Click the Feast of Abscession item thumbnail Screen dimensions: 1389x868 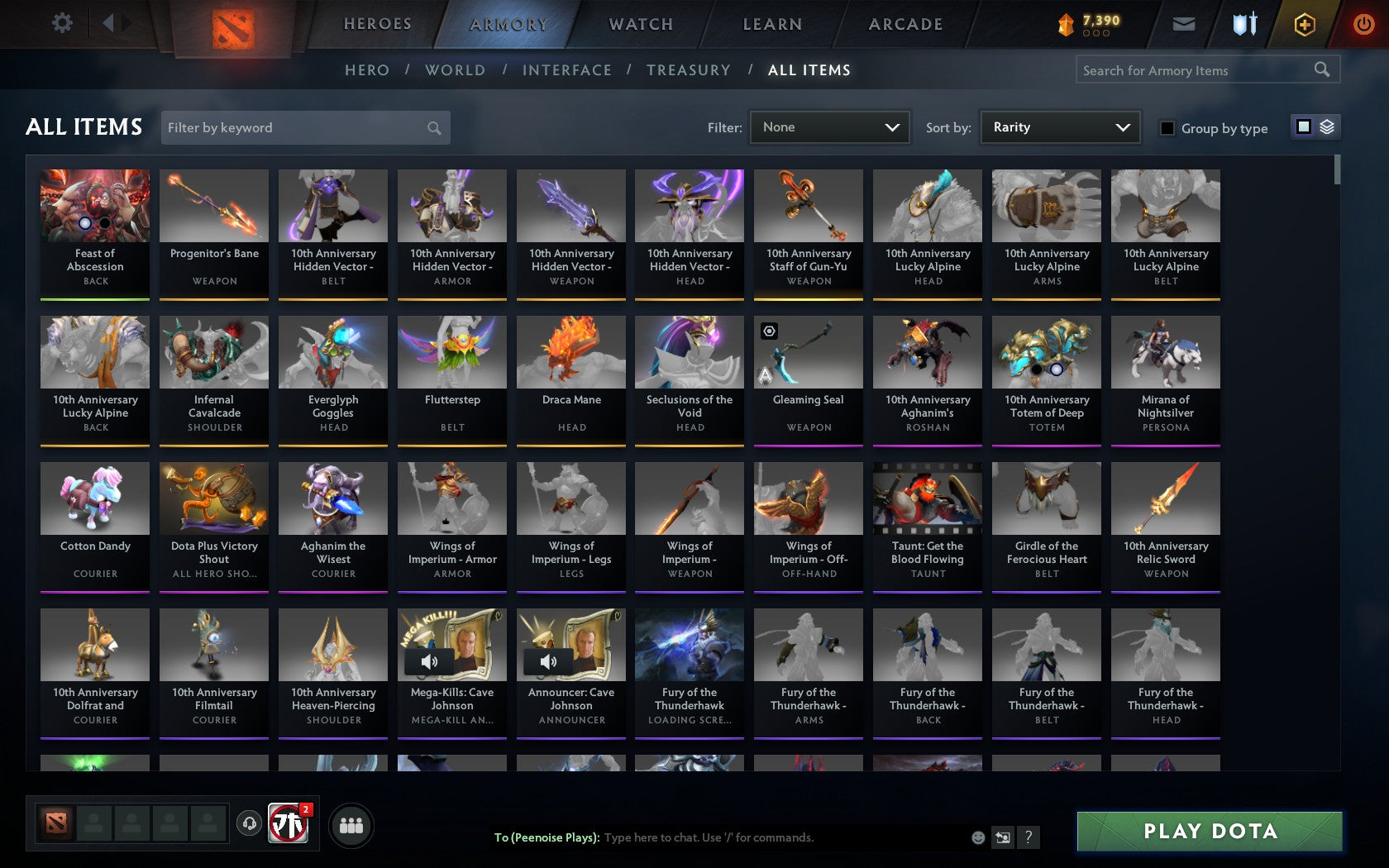94,204
